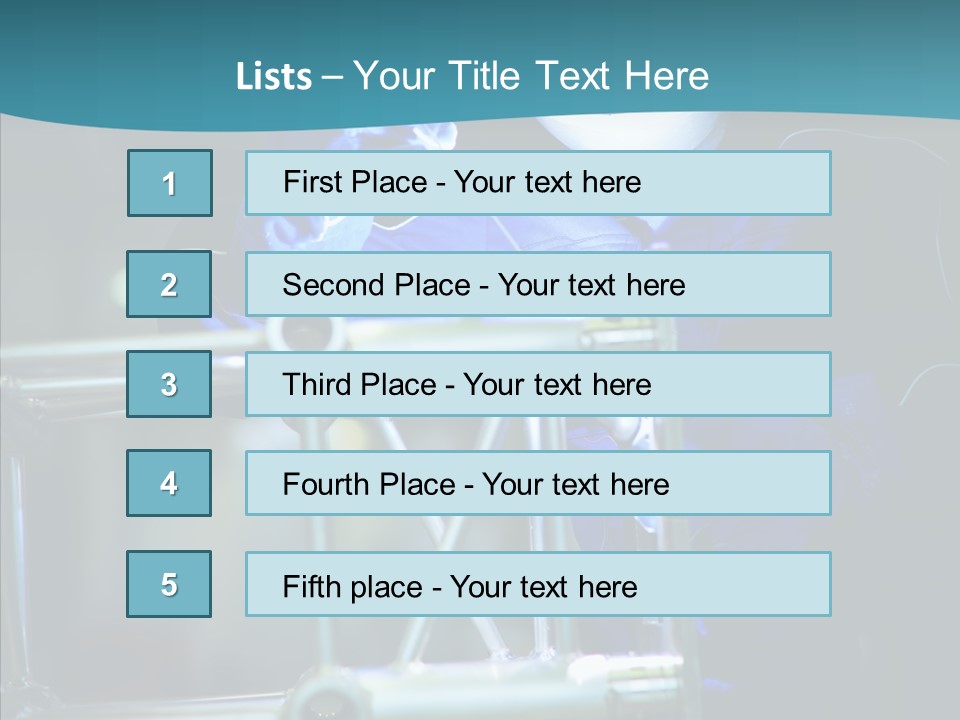Viewport: 960px width, 720px height.
Task: Choose the number 2 box
Action: pos(169,284)
